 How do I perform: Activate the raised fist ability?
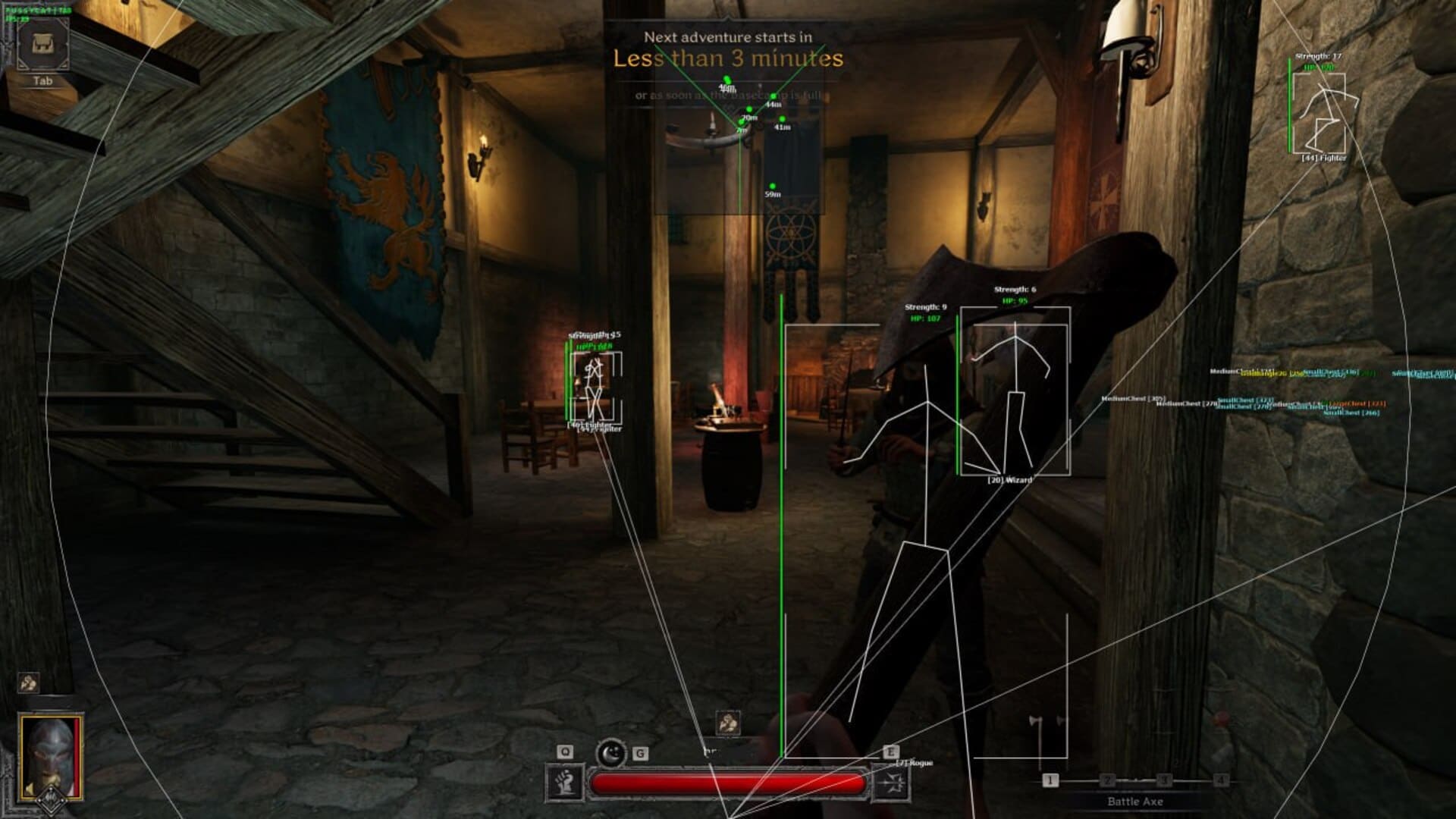point(565,783)
